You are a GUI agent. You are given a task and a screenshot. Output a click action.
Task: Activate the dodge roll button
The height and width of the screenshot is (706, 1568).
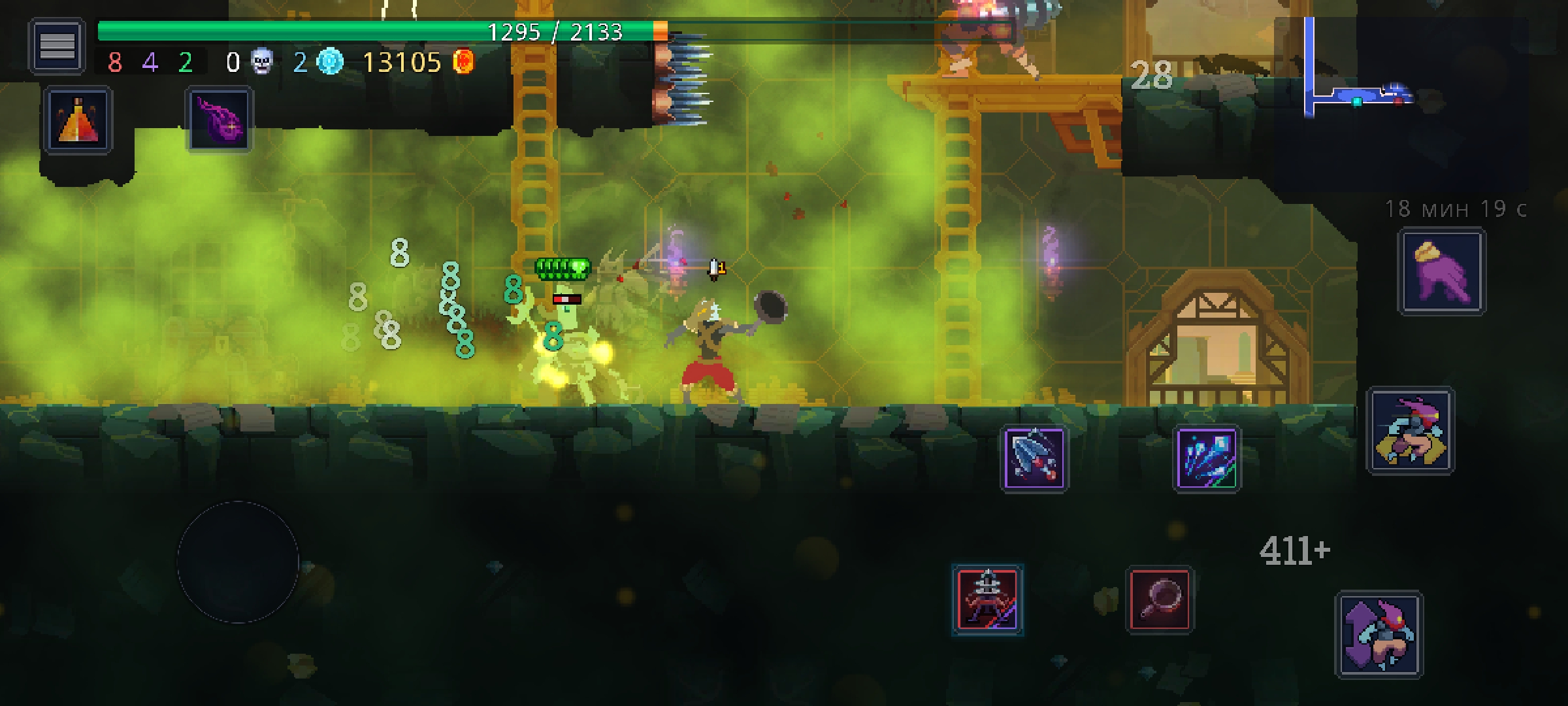click(x=1411, y=431)
